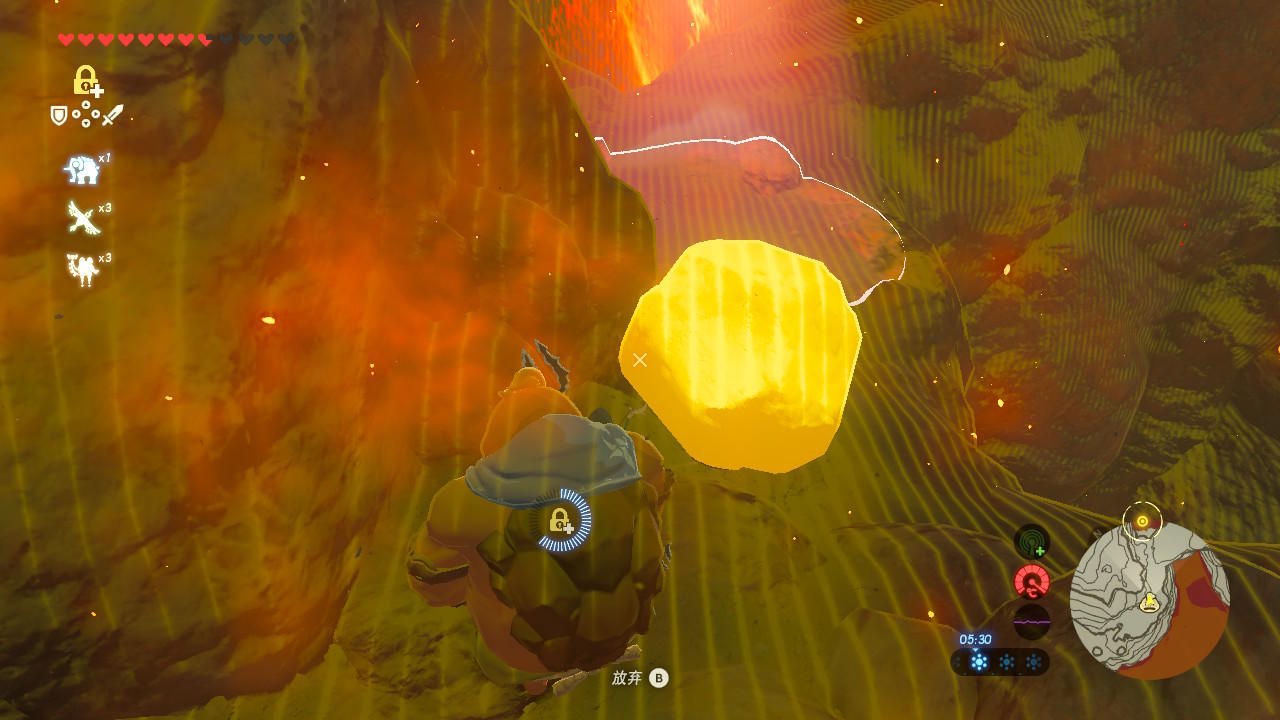Image resolution: width=1280 pixels, height=720 pixels.
Task: Activate the camel Urbosa's Fury ability icon
Action: point(82,269)
